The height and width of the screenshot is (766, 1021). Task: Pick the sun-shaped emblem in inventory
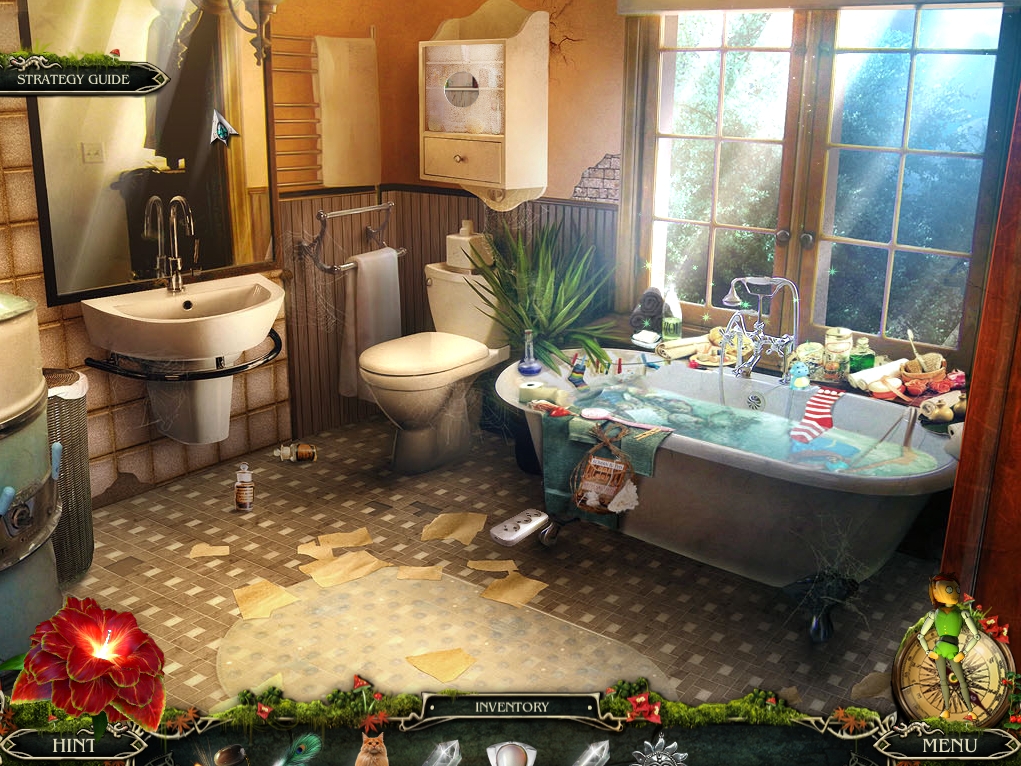(x=658, y=752)
